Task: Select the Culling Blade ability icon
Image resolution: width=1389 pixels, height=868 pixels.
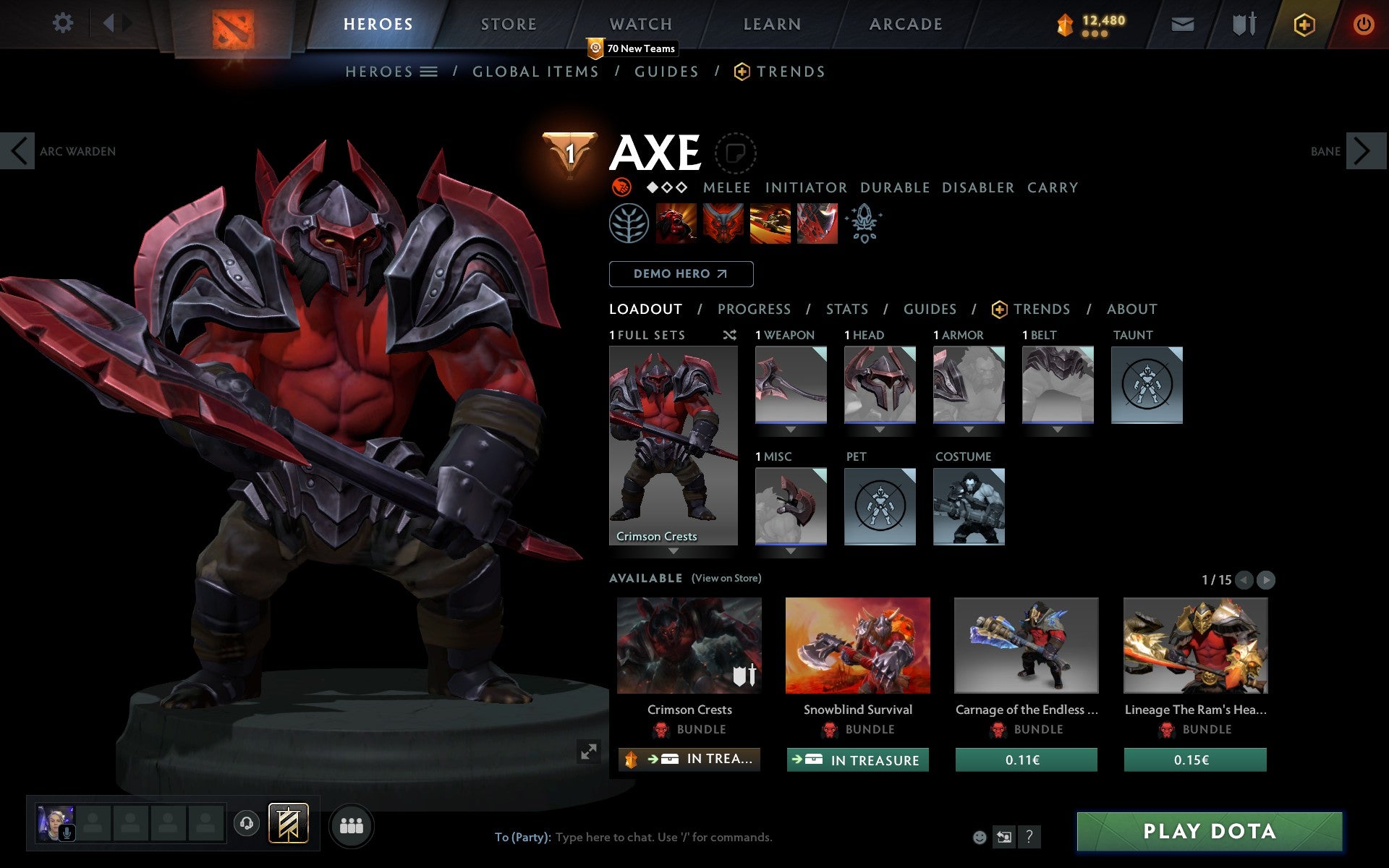Action: coord(816,224)
